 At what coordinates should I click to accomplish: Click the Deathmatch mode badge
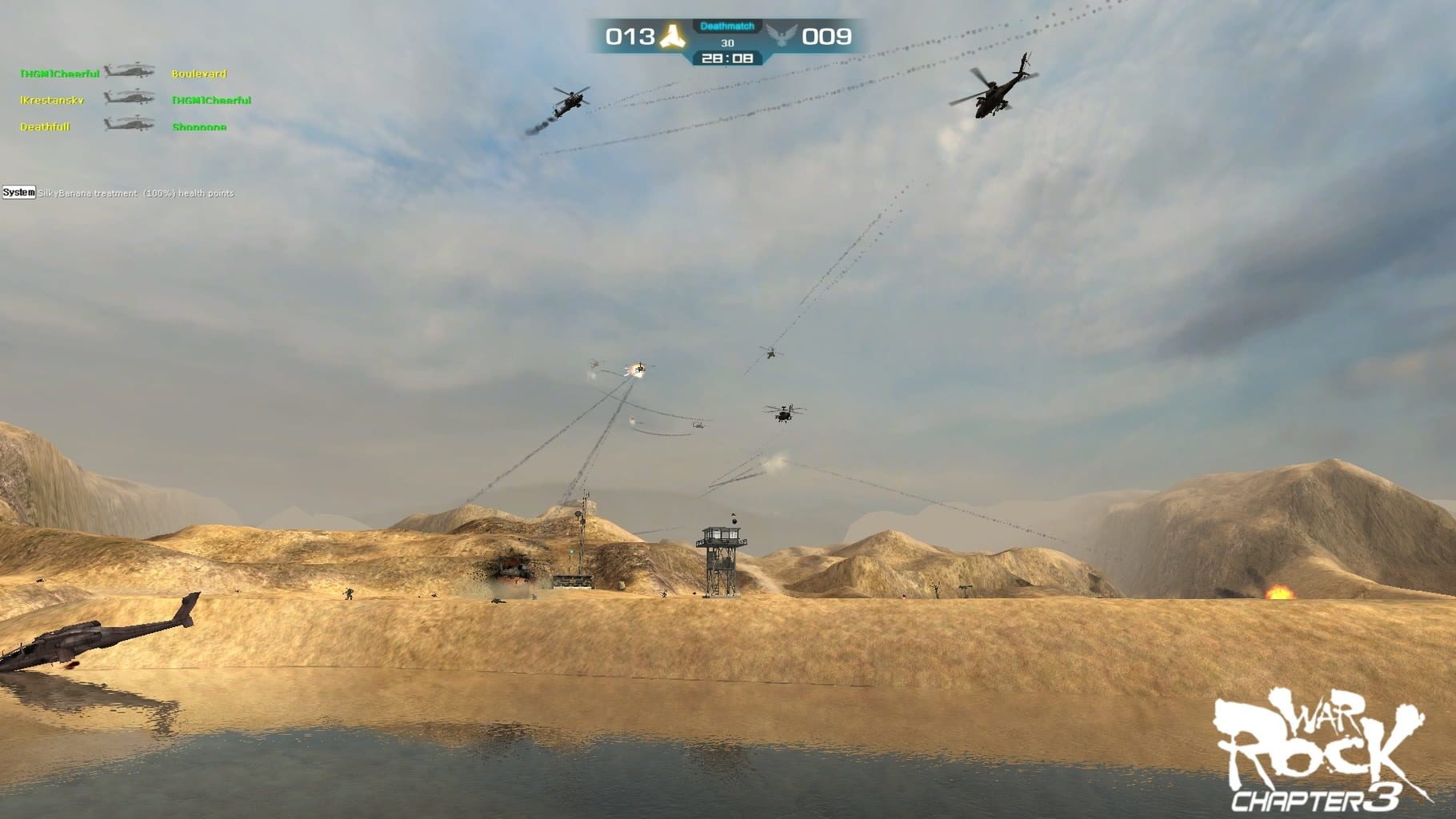(x=728, y=26)
